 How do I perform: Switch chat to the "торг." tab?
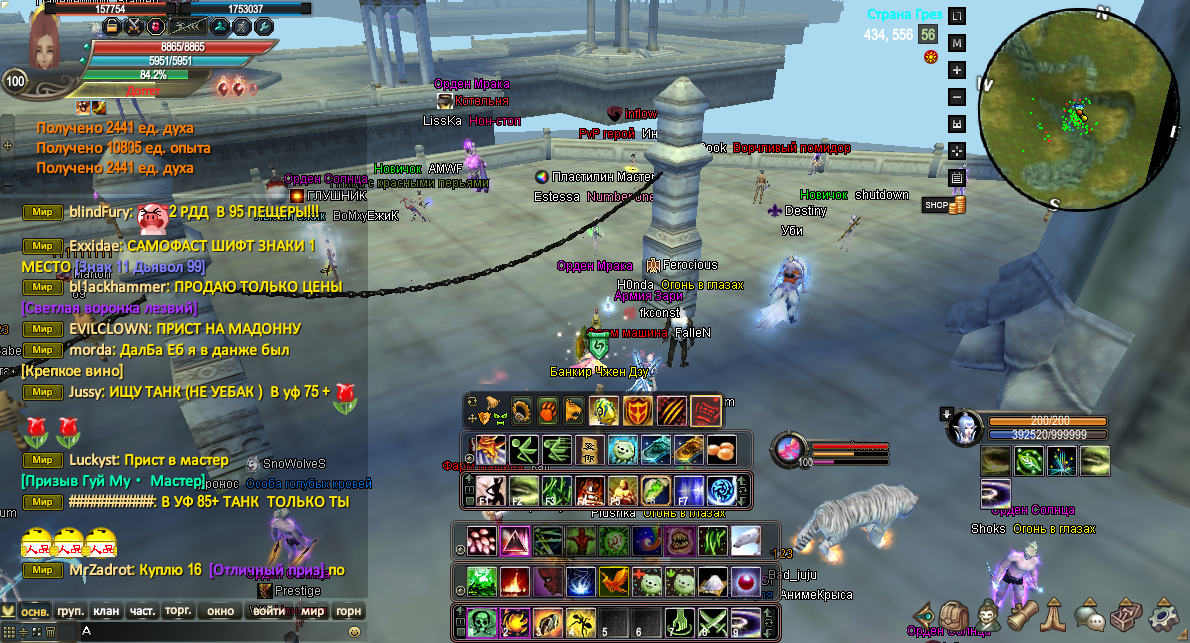179,611
